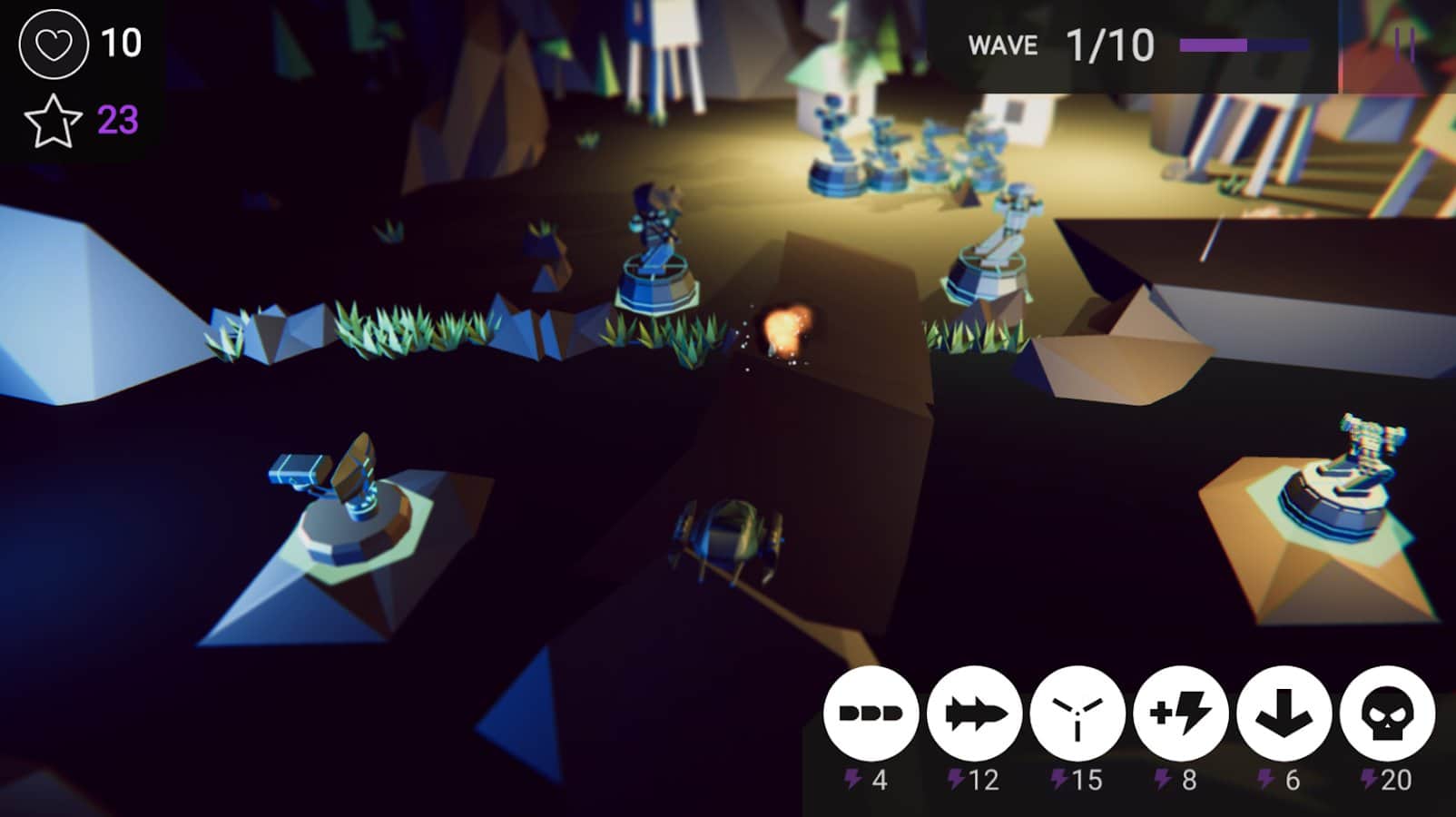This screenshot has height=817, width=1456.
Task: Select the triple bullet ability costing 4
Action: [x=871, y=714]
